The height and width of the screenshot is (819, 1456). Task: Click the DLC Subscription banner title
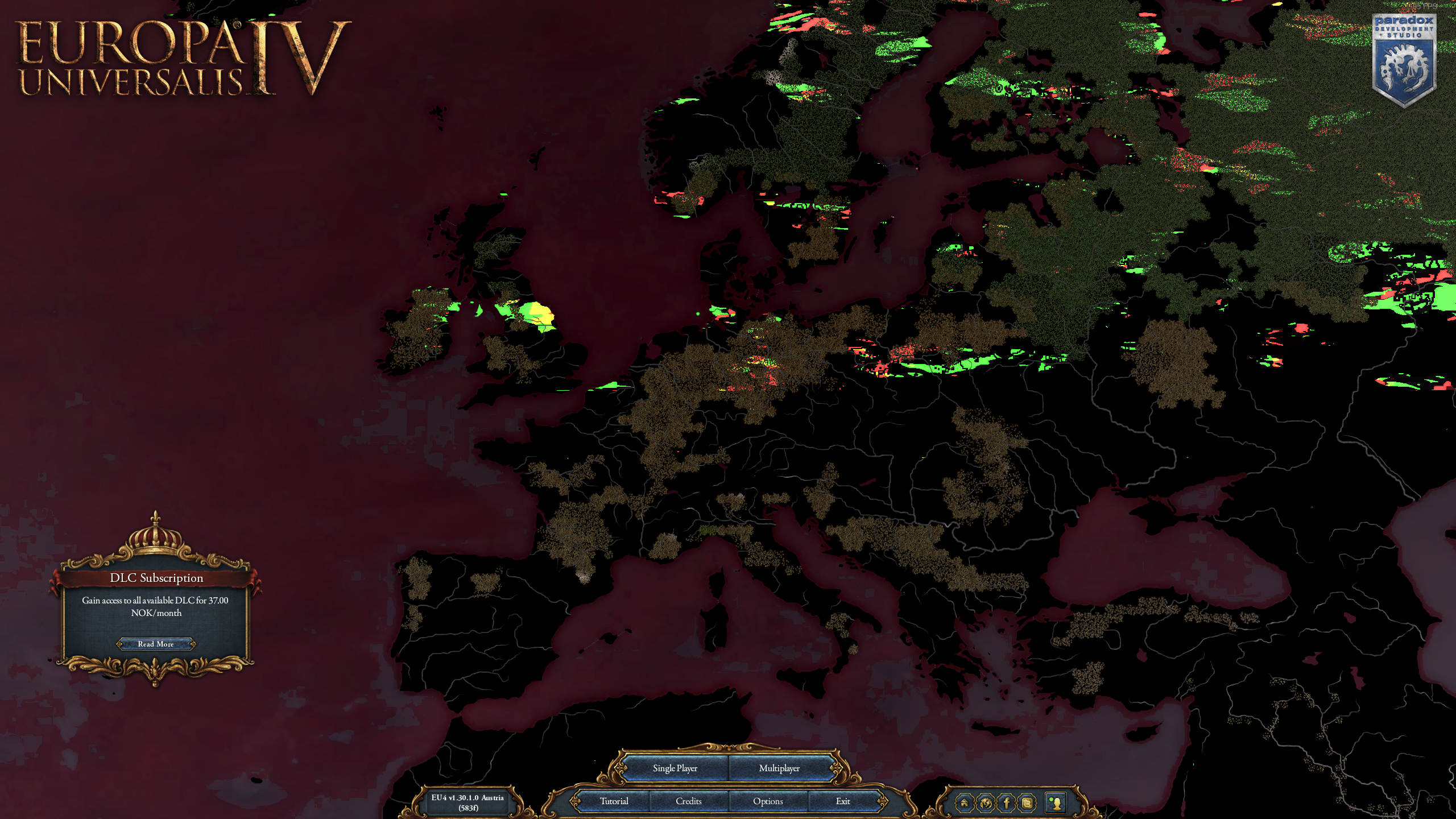(x=157, y=578)
